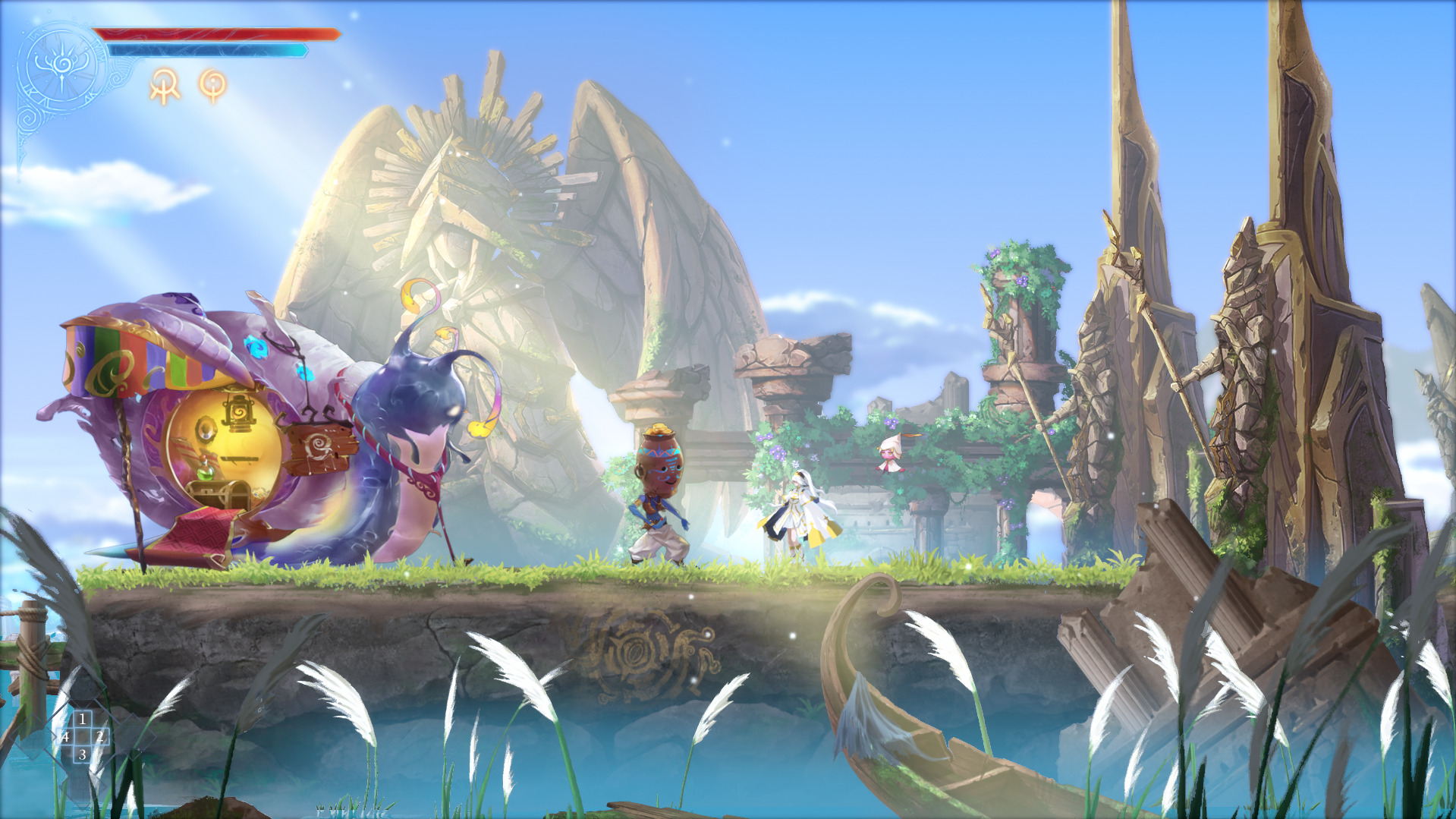
Task: Click the round mirror hanging in the shop
Action: click(x=206, y=430)
